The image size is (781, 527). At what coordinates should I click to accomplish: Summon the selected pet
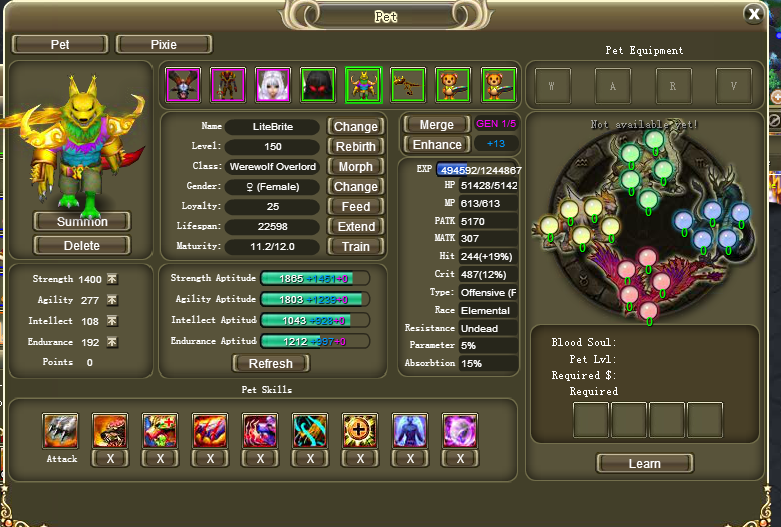pyautogui.click(x=82, y=221)
